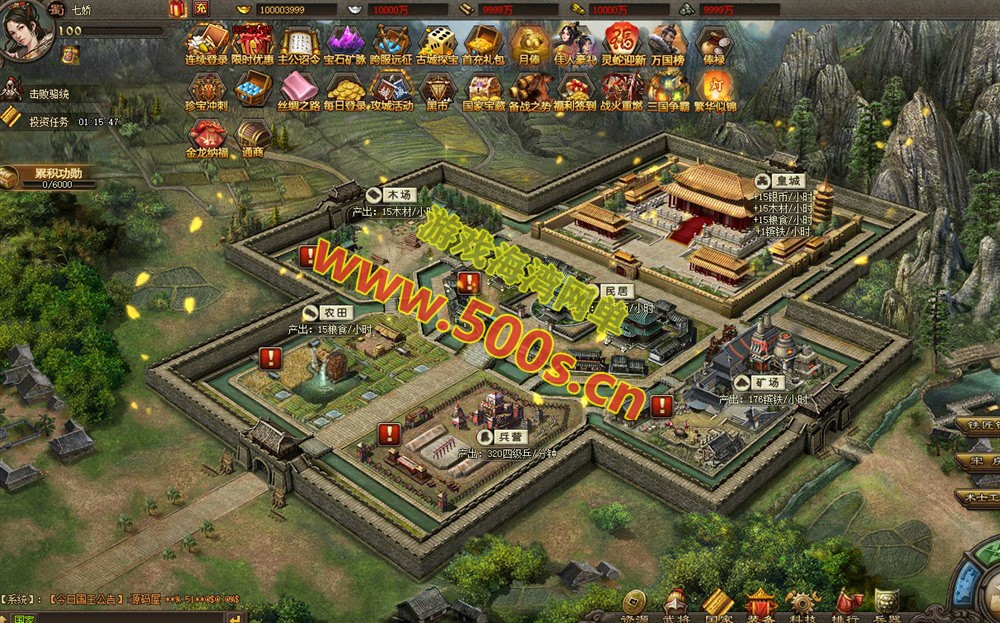
Task: Open the 通商 trade chest icon
Action: [x=252, y=137]
